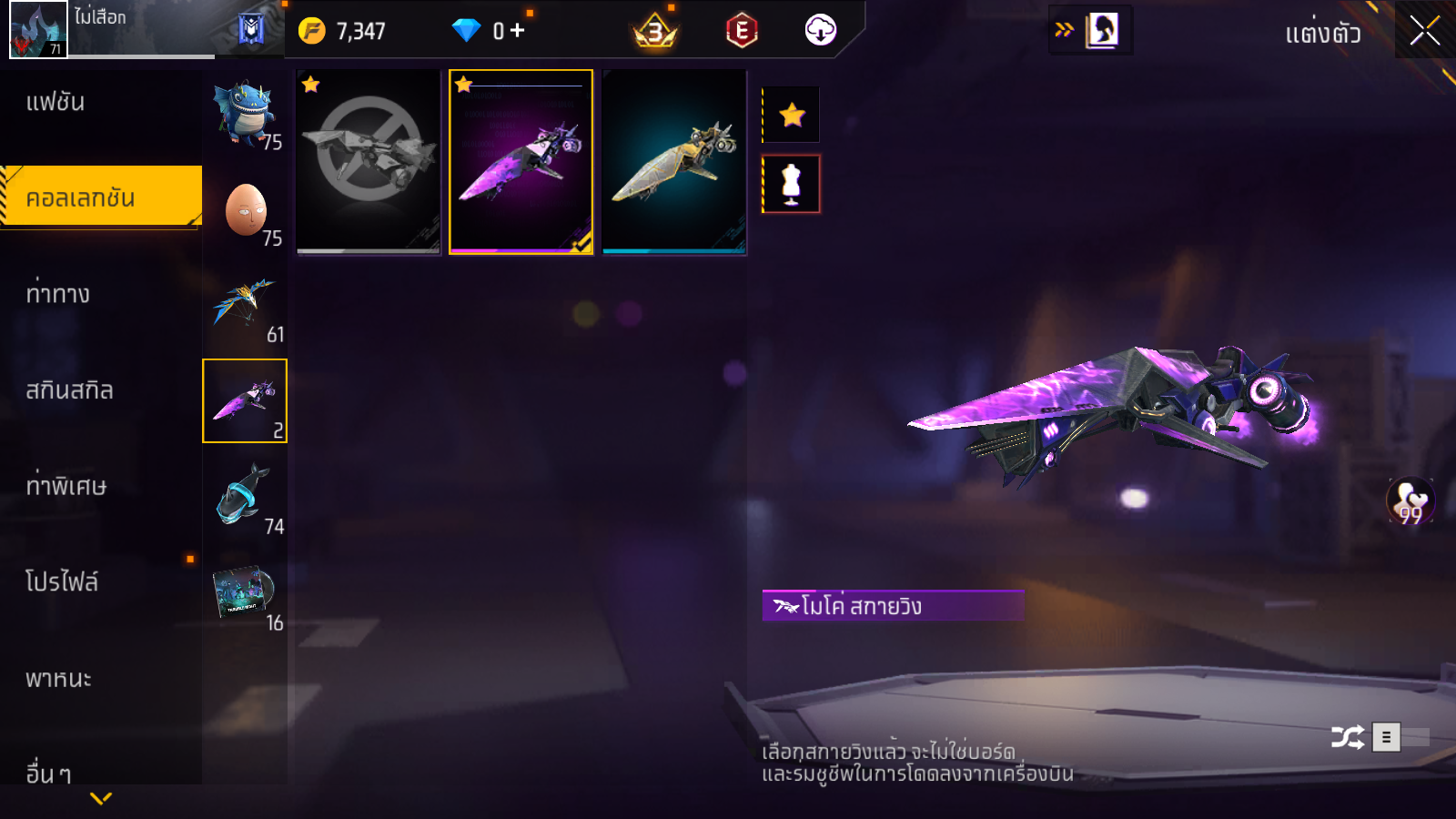Click the white mannequin filter button
This screenshot has height=819, width=1456.
(x=792, y=184)
